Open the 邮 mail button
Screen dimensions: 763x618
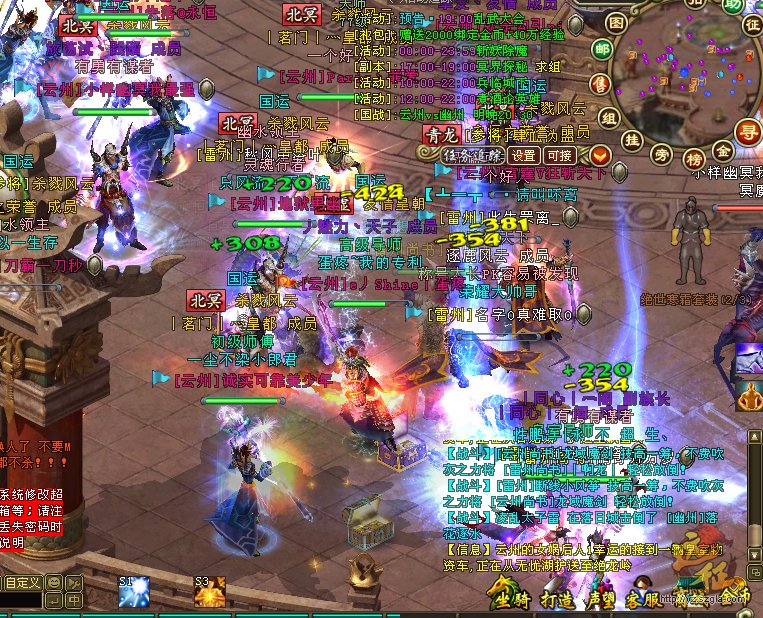coord(604,50)
